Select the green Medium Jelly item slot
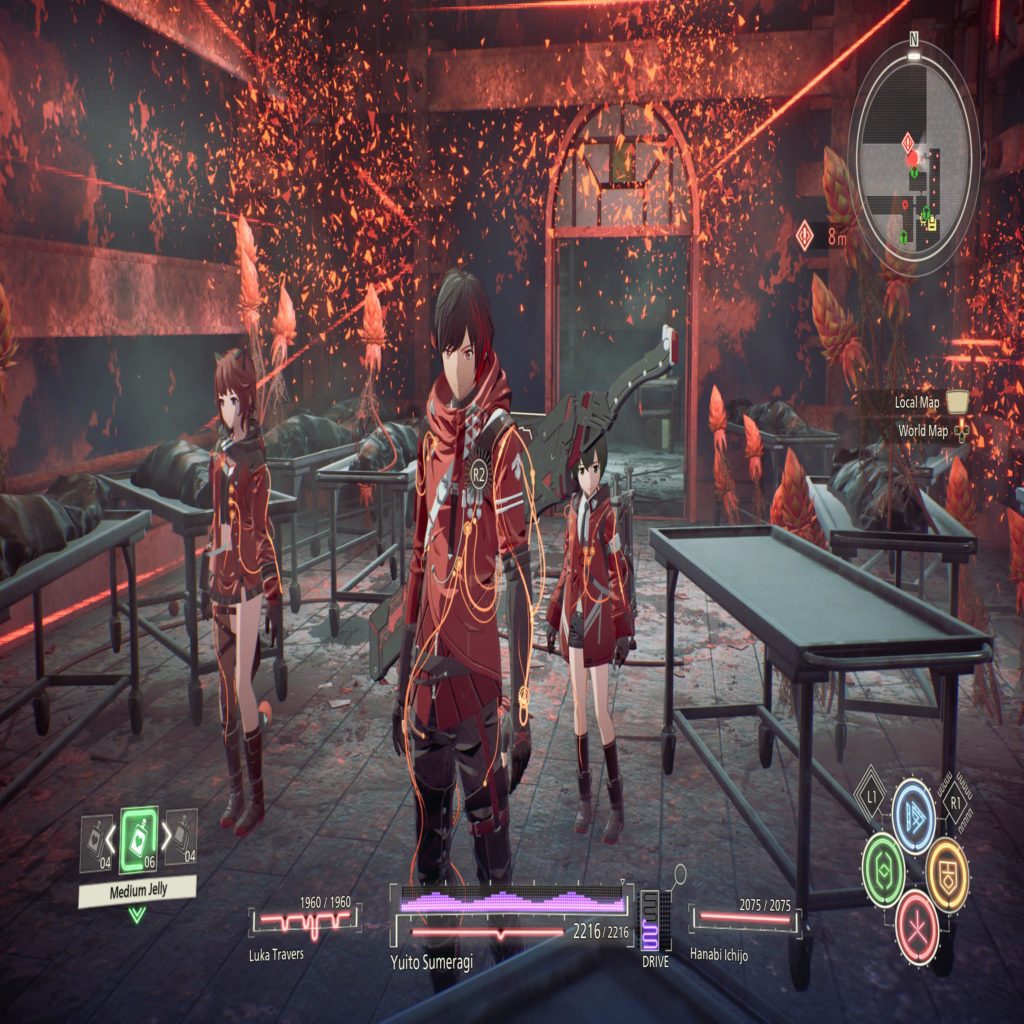Viewport: 1024px width, 1024px height. pos(138,840)
